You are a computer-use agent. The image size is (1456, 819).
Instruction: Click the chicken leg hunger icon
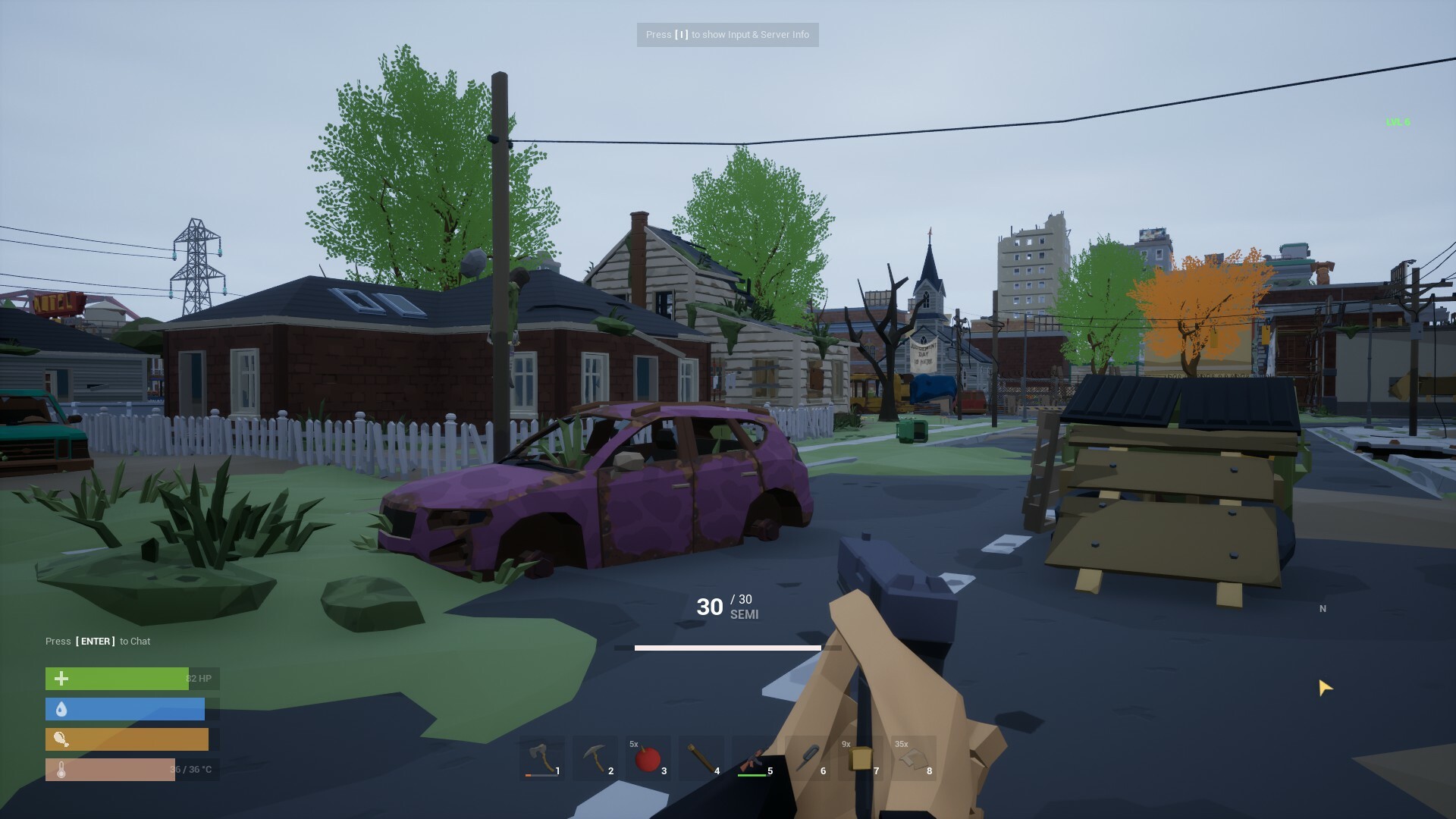(x=61, y=739)
